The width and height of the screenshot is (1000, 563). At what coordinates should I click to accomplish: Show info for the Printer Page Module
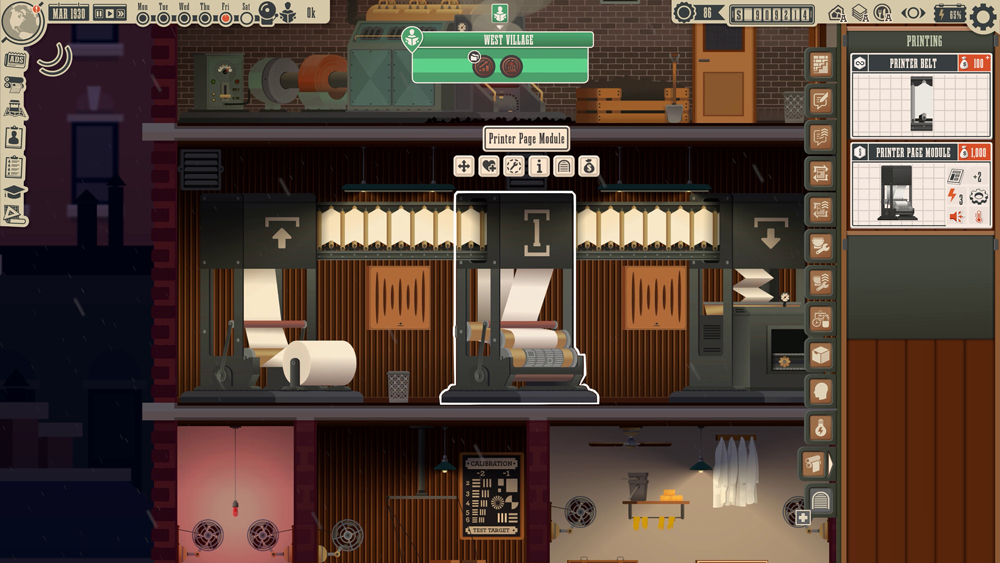pyautogui.click(x=539, y=166)
